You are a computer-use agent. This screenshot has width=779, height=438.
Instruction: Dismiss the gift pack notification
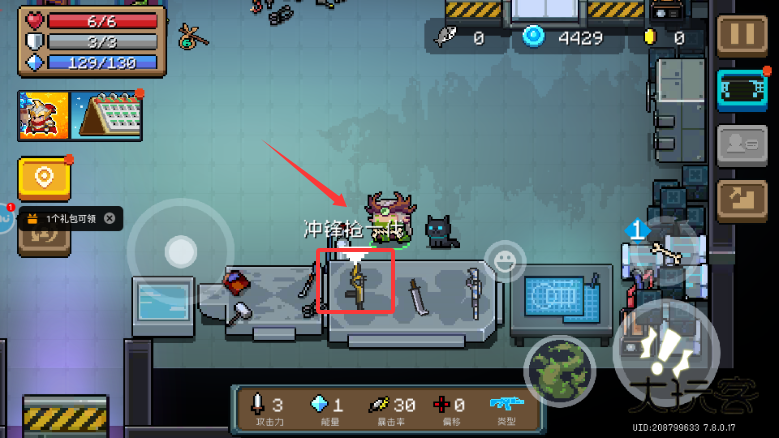[110, 218]
